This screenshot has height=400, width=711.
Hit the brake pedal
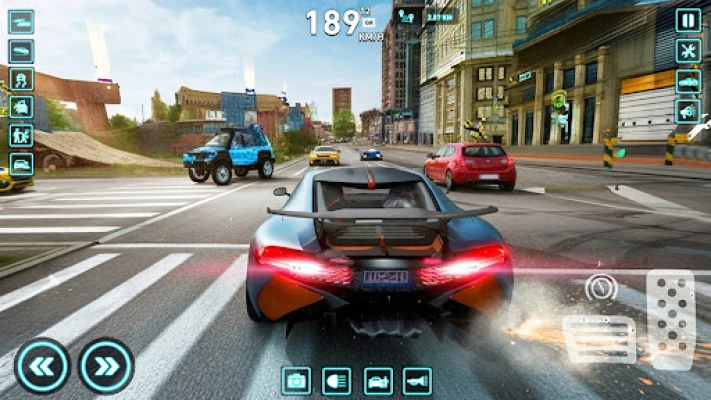click(x=599, y=338)
